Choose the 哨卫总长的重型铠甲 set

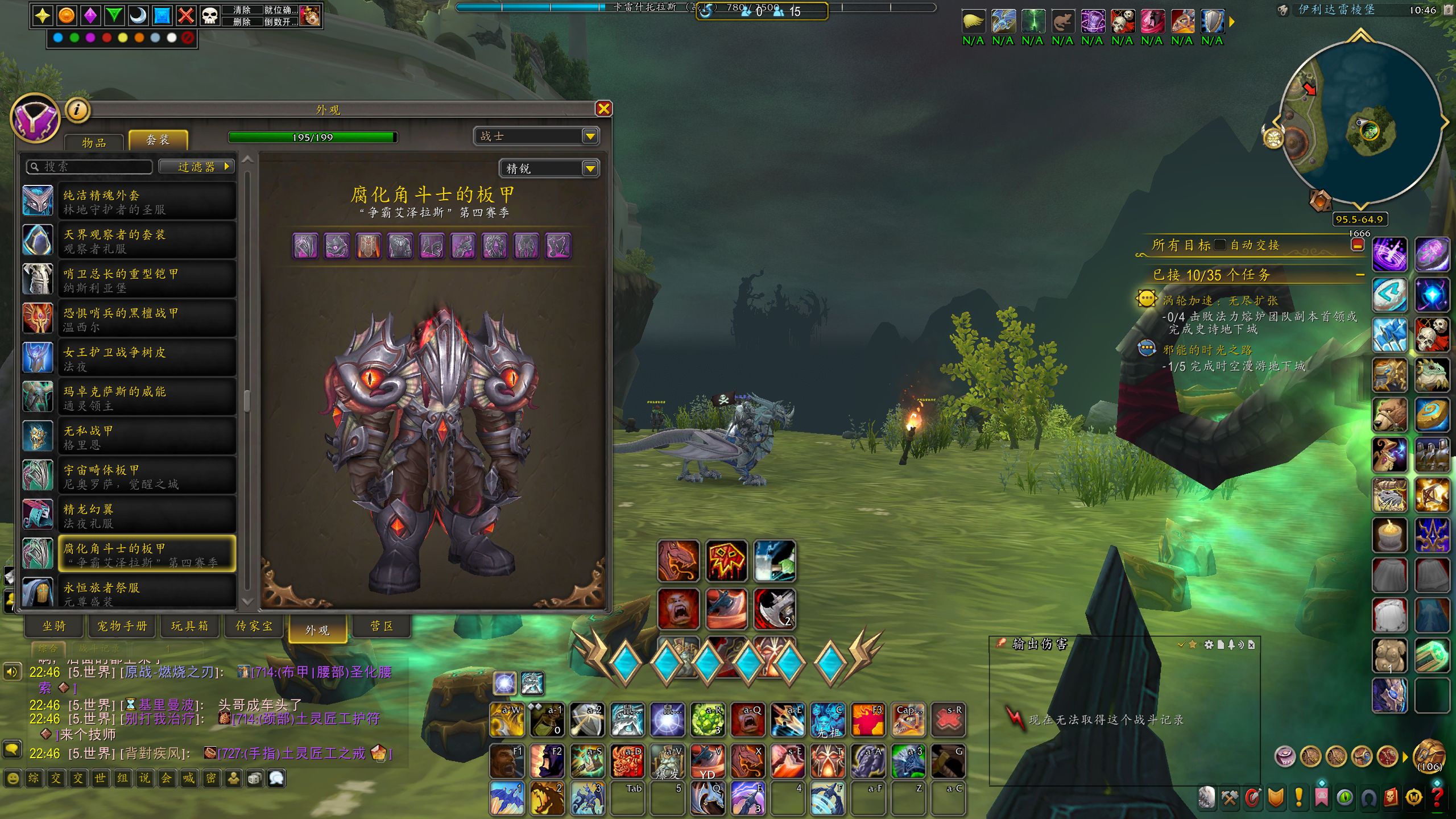click(x=147, y=280)
